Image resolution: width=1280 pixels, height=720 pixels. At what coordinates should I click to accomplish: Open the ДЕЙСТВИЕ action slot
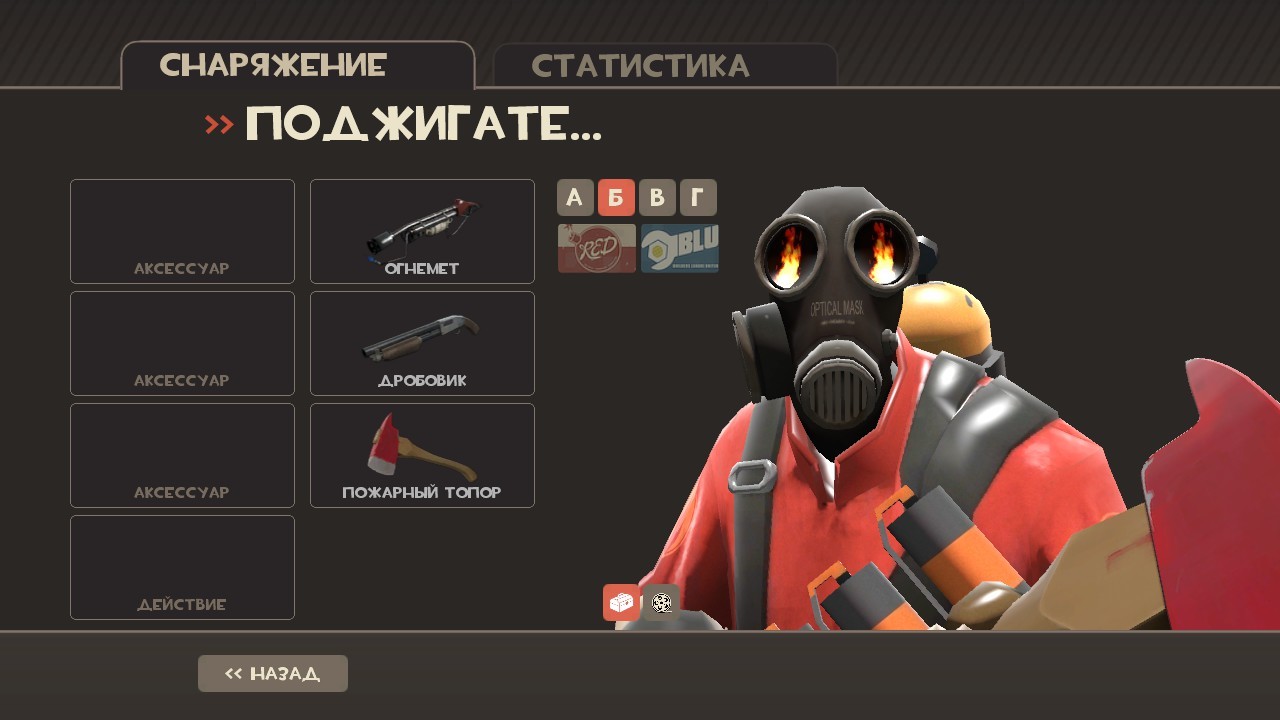181,567
